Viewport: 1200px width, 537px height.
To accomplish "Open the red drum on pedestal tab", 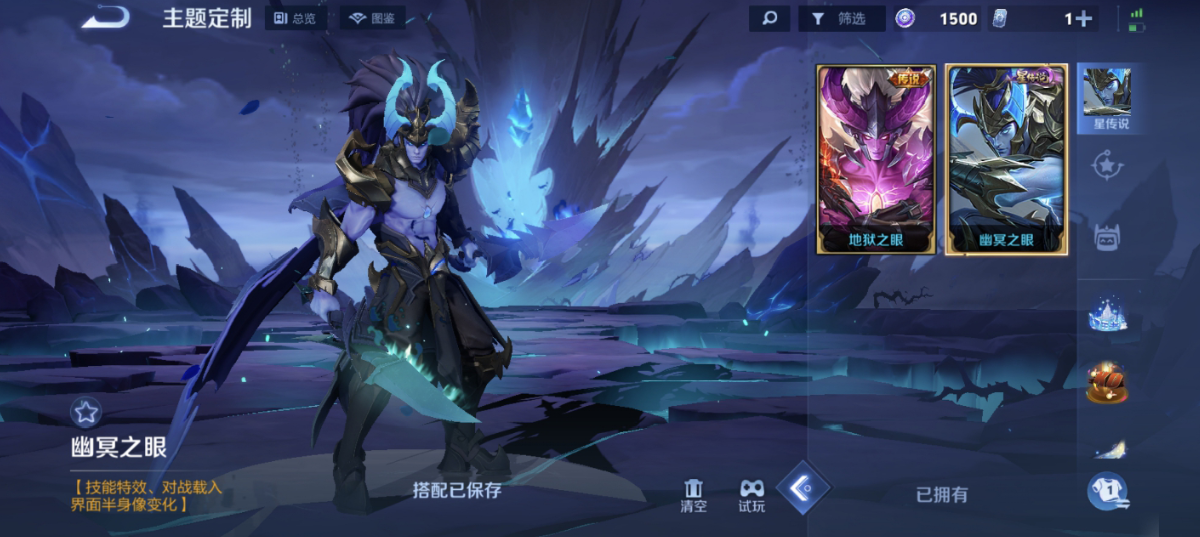I will (x=1107, y=383).
